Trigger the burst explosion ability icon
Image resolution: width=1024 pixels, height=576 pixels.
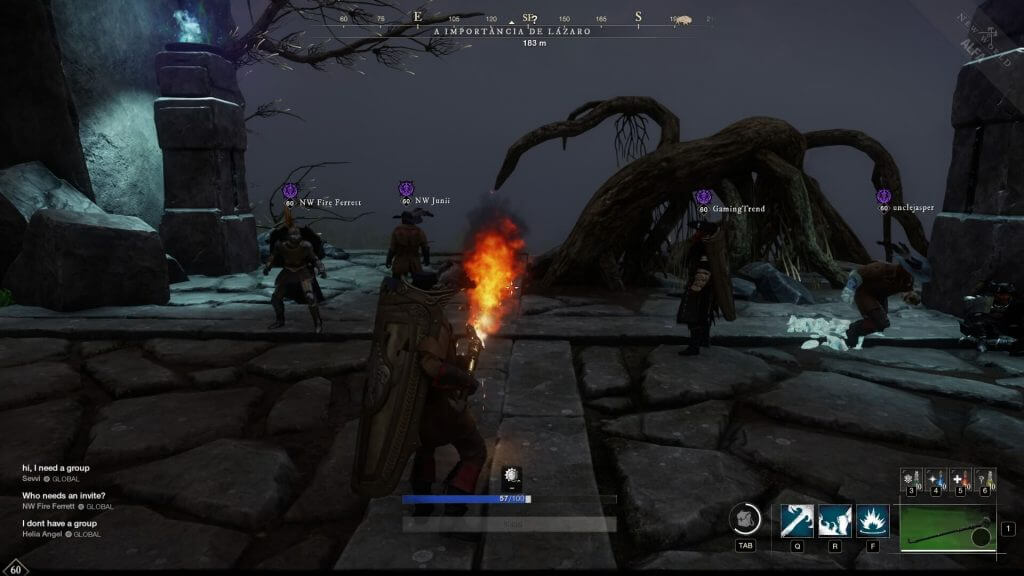872,521
